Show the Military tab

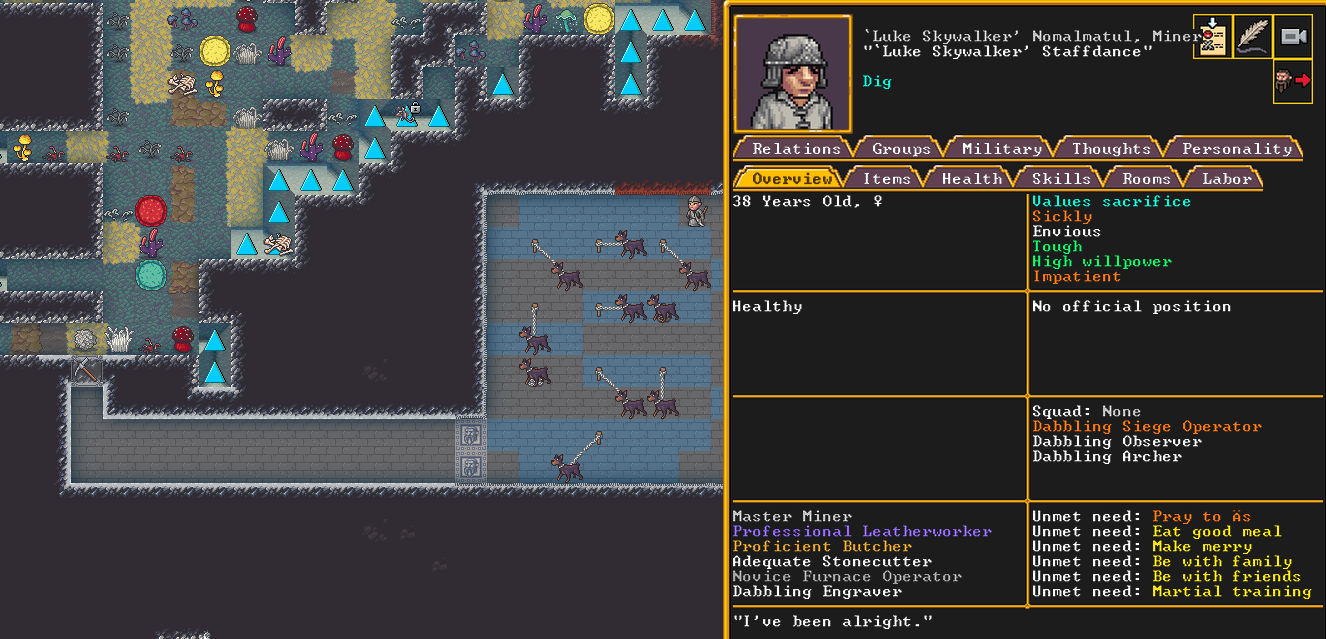tap(1001, 149)
